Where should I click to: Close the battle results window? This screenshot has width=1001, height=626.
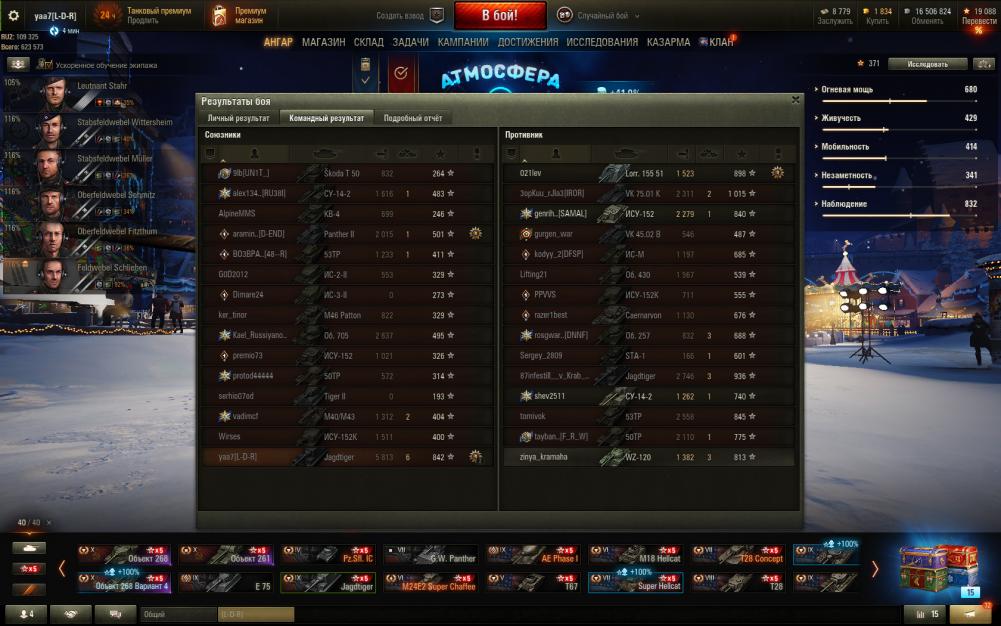[x=795, y=100]
